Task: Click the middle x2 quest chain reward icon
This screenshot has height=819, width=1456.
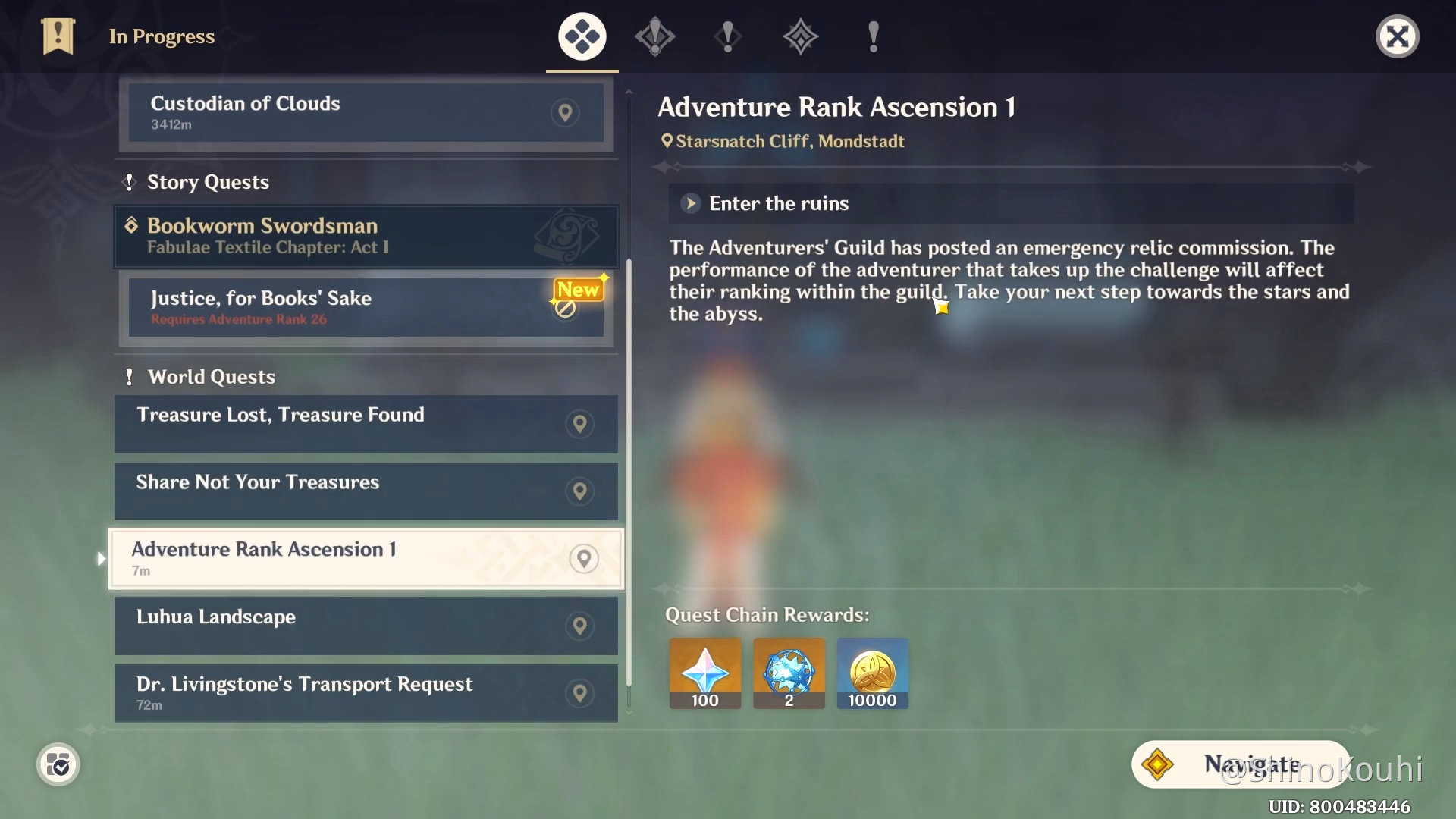Action: (x=788, y=673)
